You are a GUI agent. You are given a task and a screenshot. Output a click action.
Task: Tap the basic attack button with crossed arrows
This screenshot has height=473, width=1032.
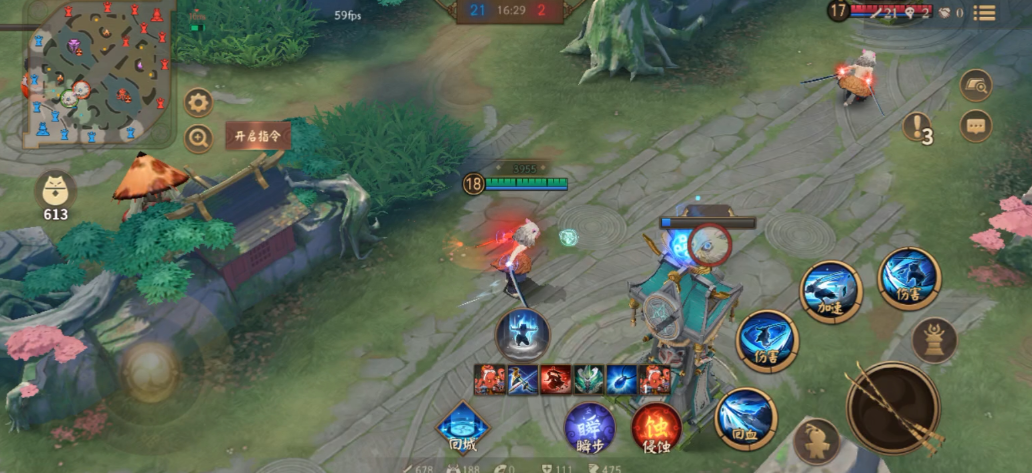click(893, 407)
